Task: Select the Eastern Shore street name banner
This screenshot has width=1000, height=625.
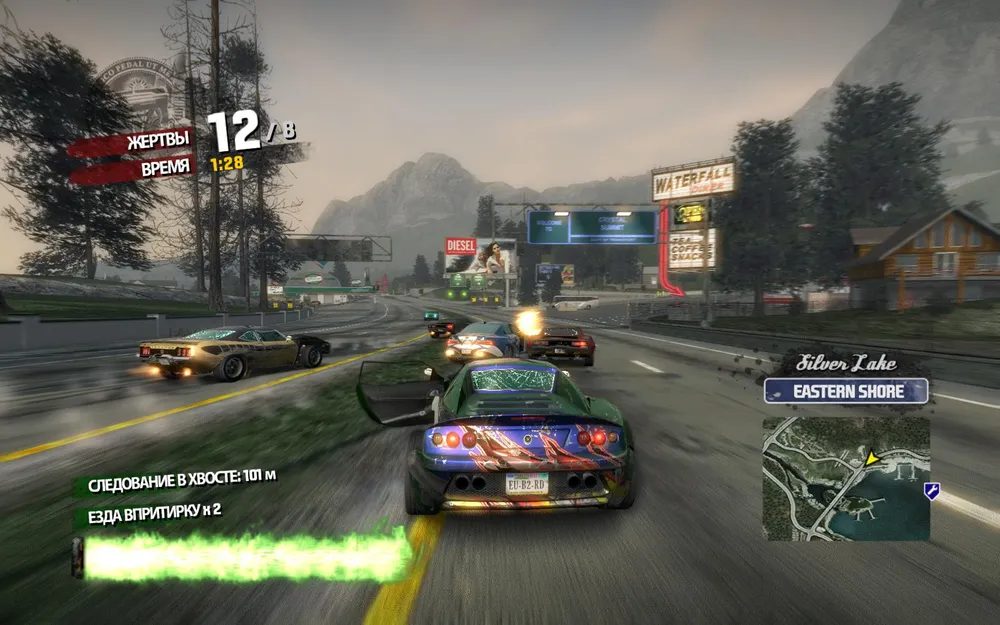Action: tap(846, 391)
